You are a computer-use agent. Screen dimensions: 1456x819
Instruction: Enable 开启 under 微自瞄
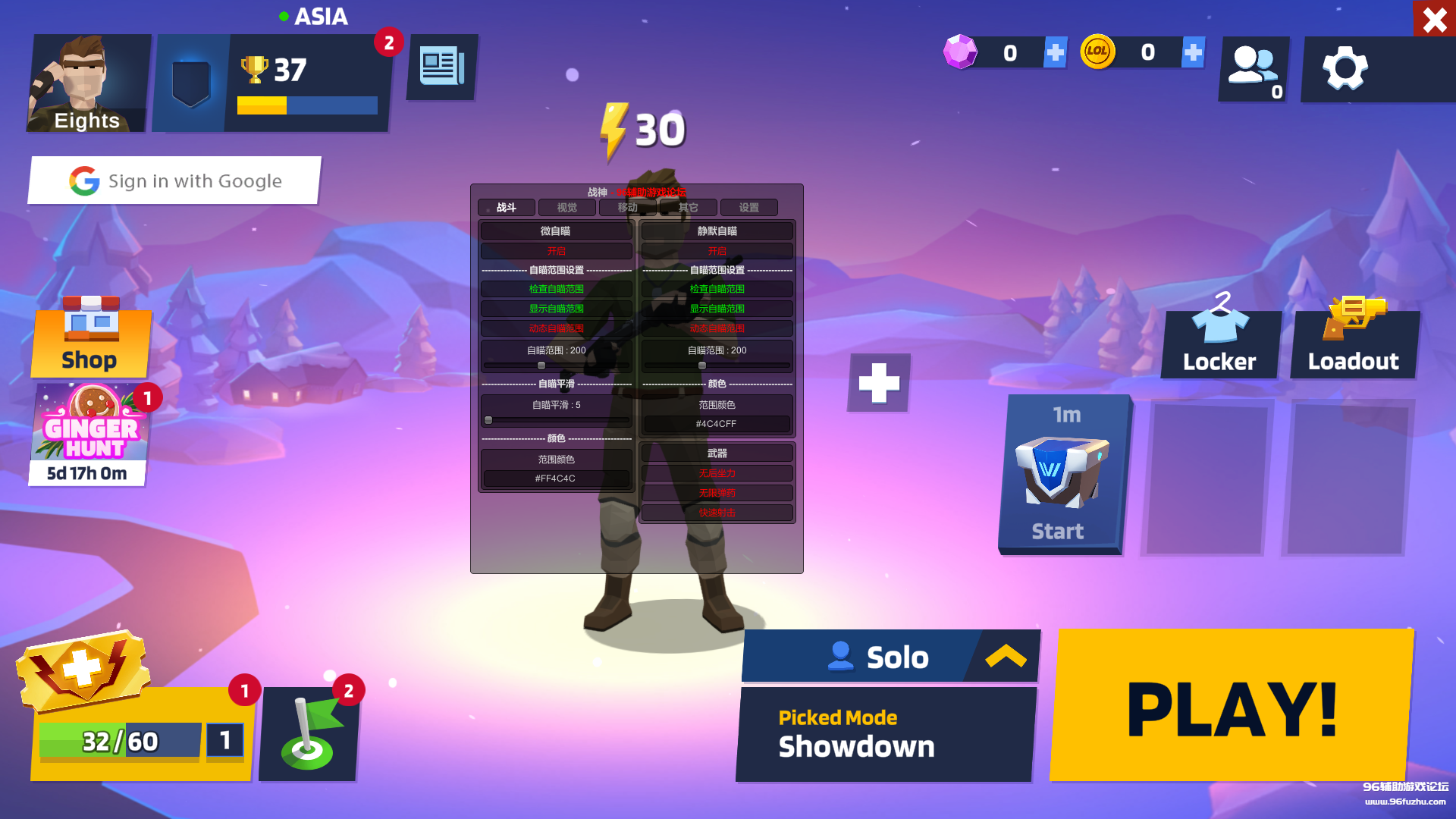tap(556, 250)
